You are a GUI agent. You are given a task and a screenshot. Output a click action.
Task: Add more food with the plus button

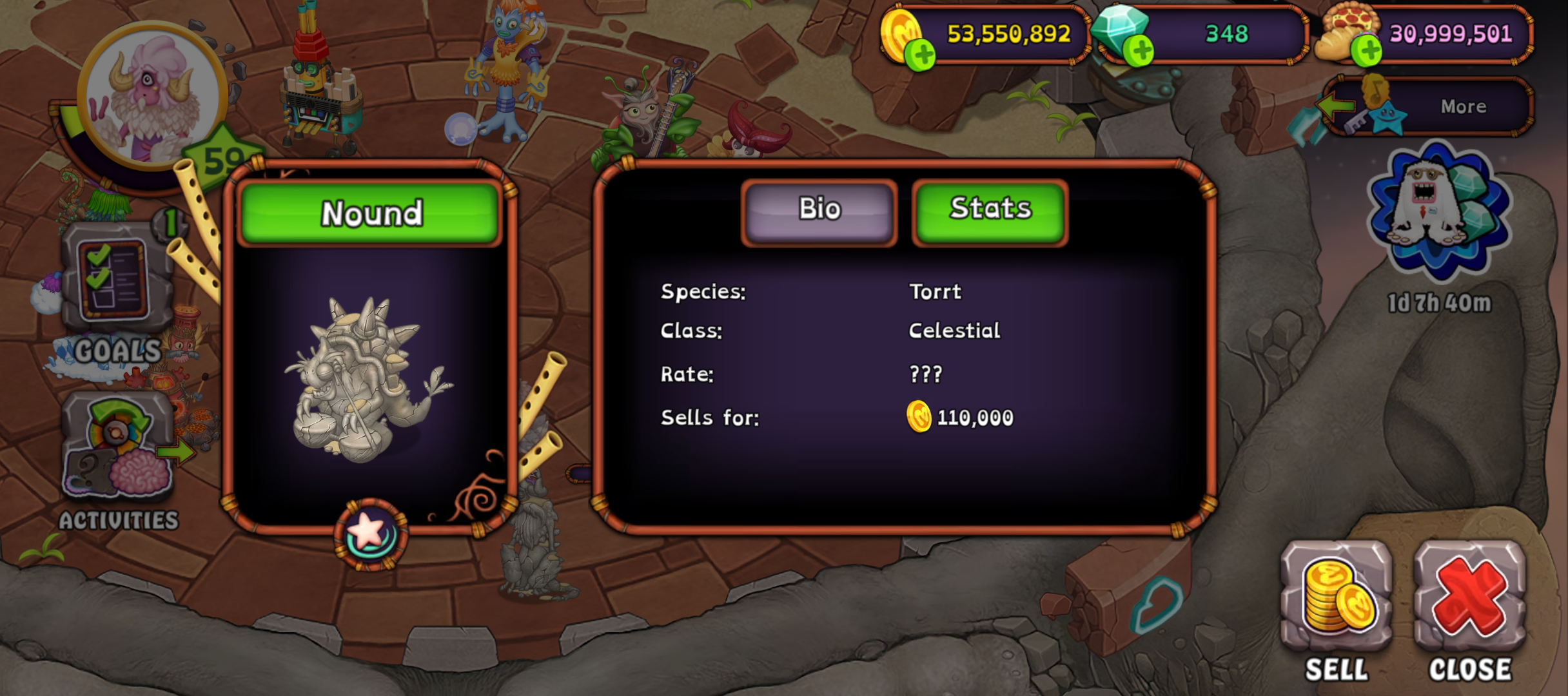click(1366, 52)
